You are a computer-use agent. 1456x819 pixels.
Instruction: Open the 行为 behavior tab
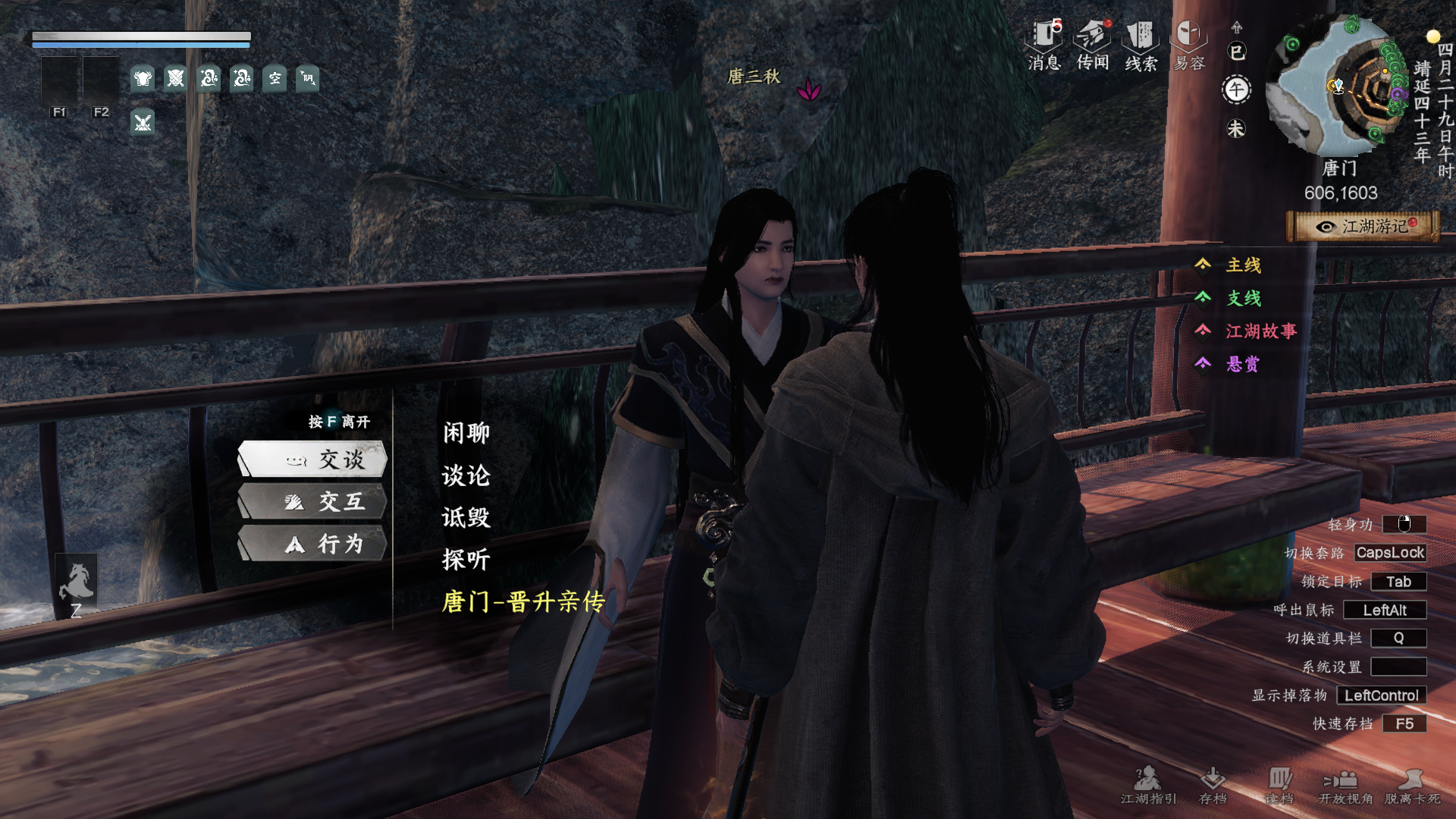click(313, 544)
